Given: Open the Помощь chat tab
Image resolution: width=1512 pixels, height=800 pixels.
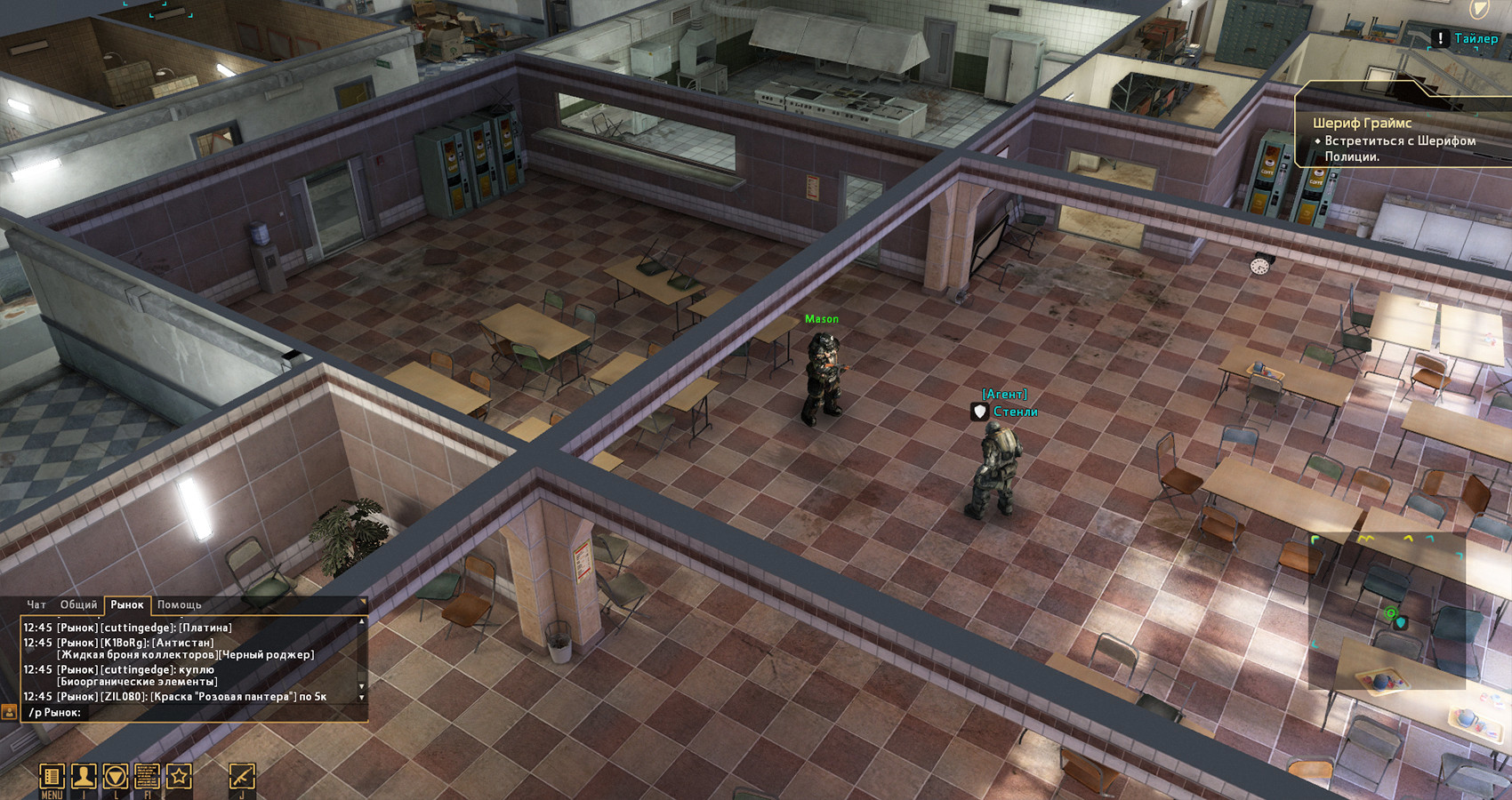Looking at the screenshot, I should point(178,604).
